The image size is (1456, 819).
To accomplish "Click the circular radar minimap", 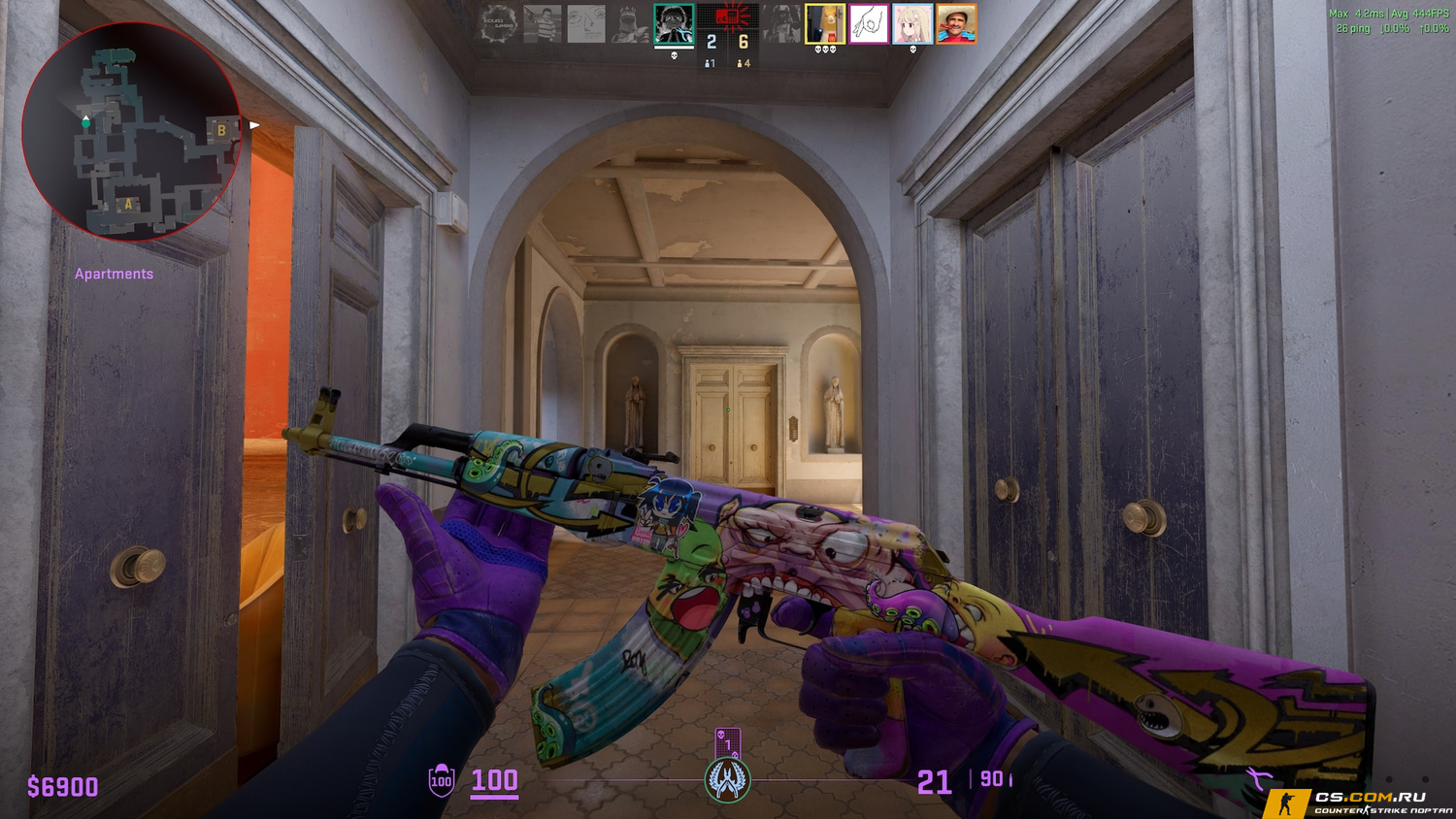I will tap(131, 132).
